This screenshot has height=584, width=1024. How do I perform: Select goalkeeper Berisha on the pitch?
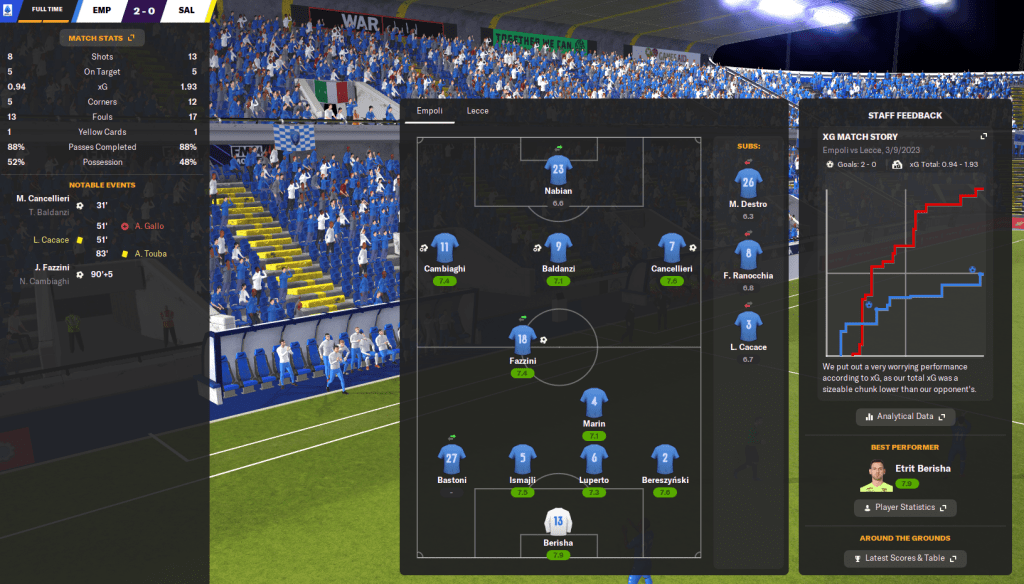click(x=558, y=522)
